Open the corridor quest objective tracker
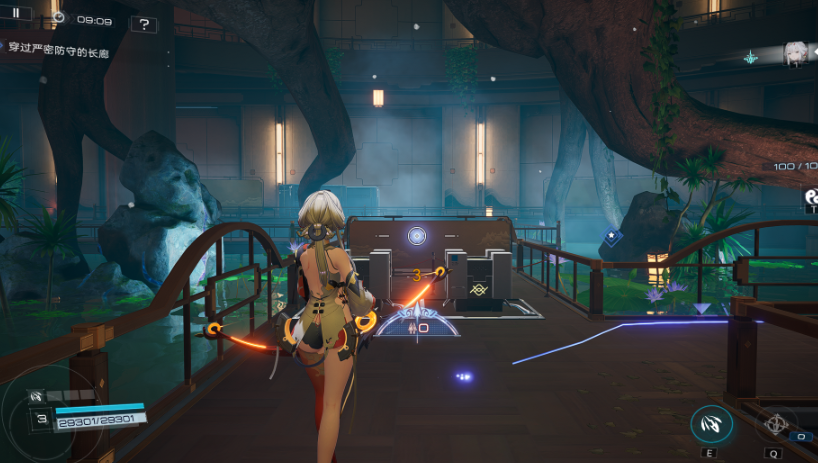818x463 pixels. (58, 48)
